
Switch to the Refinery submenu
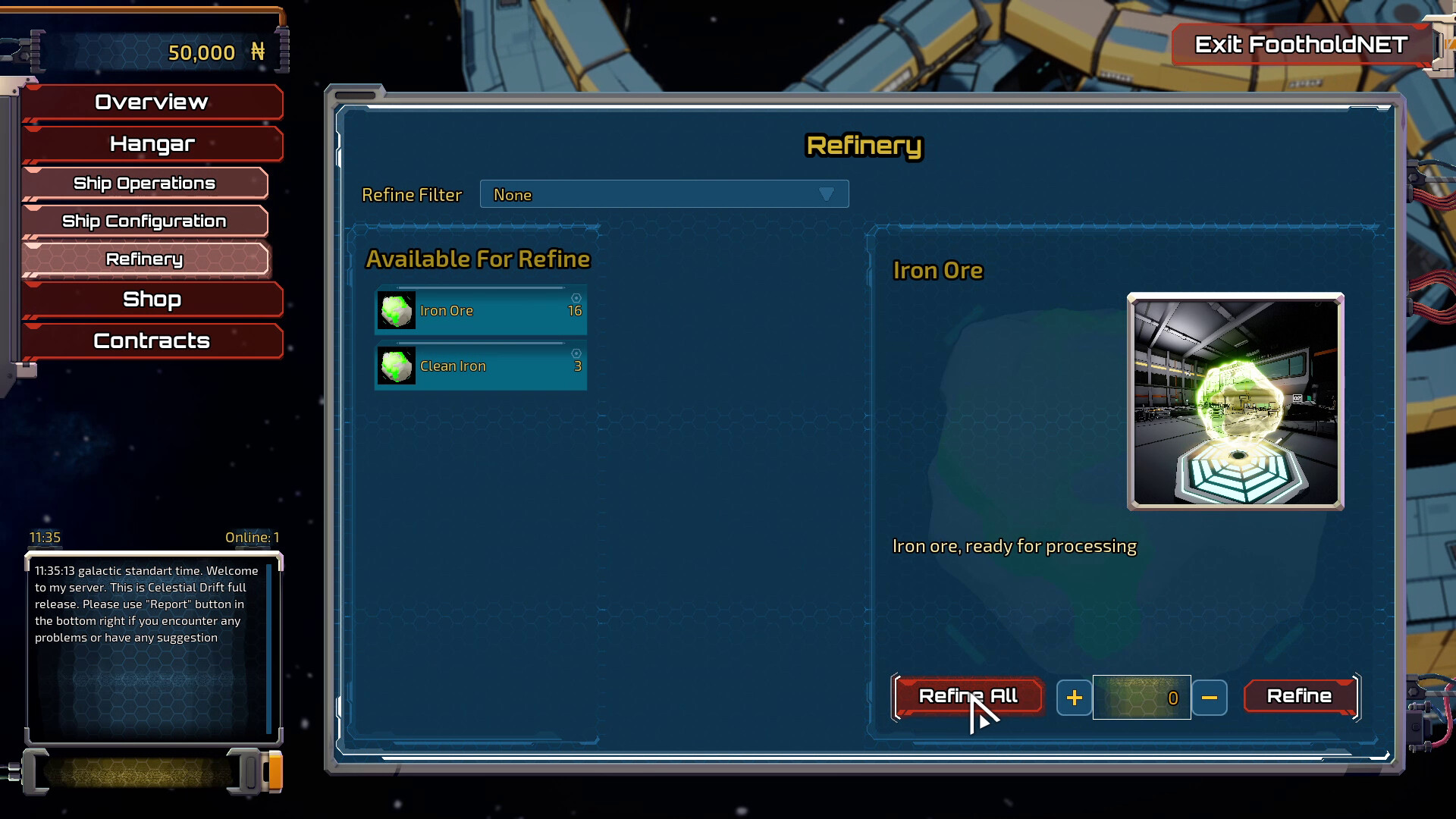[144, 259]
